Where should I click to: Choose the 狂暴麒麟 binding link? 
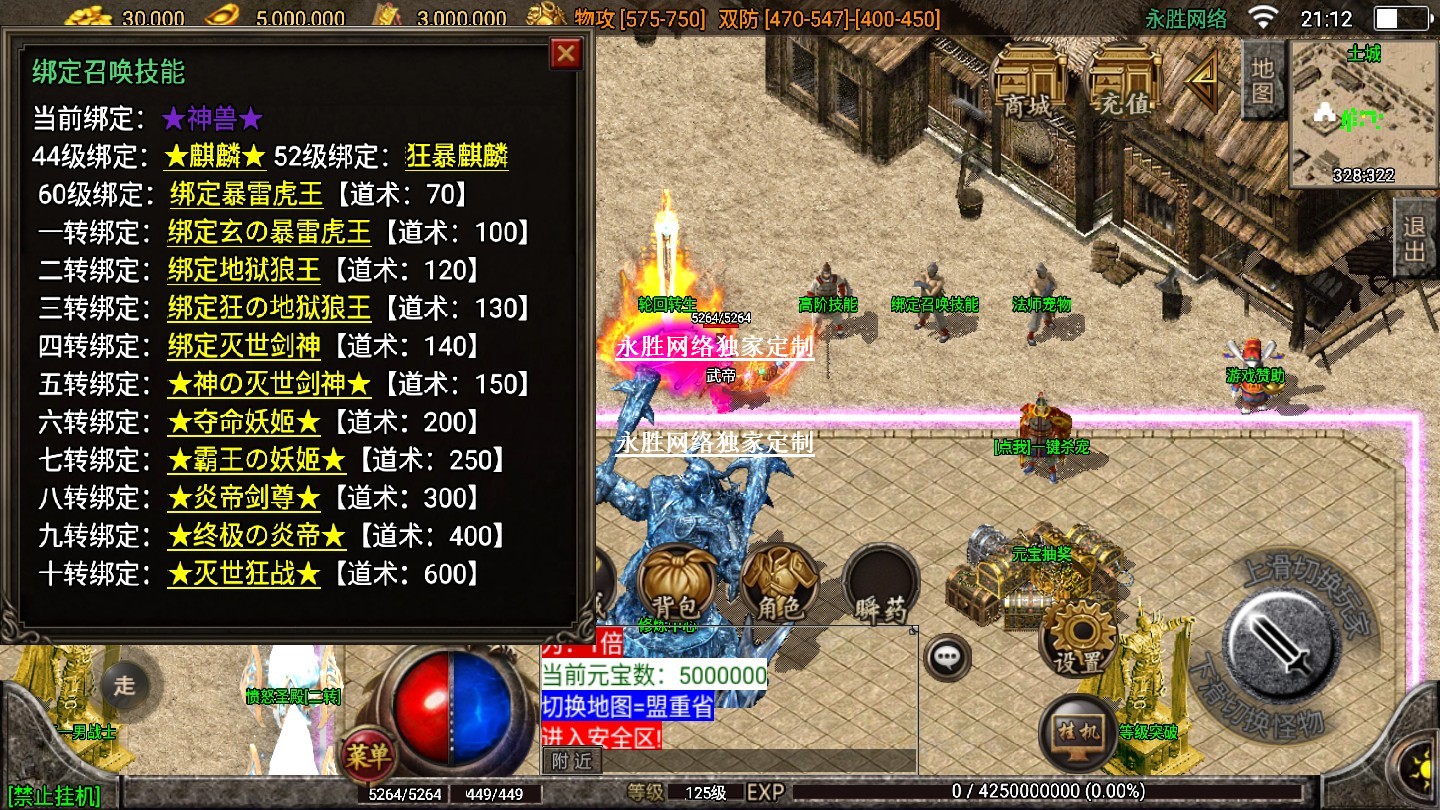pyautogui.click(x=457, y=156)
